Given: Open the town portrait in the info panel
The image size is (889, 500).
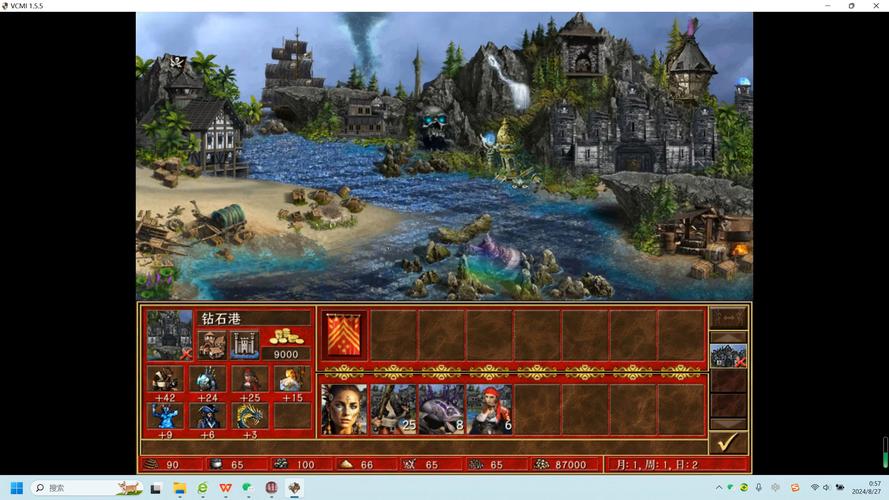Looking at the screenshot, I should tap(169, 334).
